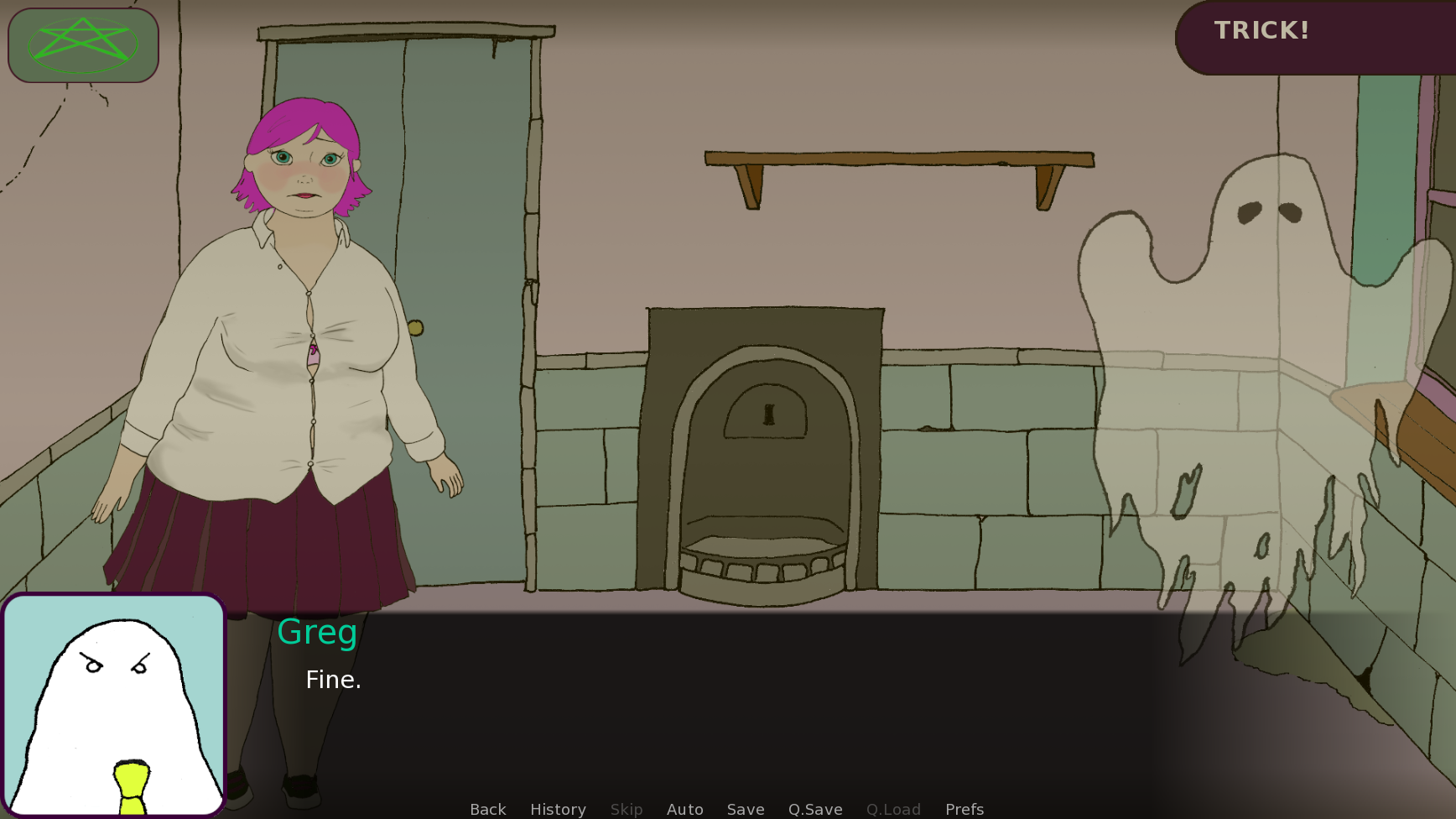Open the History screen
Viewport: 1456px width, 819px height.
point(558,809)
